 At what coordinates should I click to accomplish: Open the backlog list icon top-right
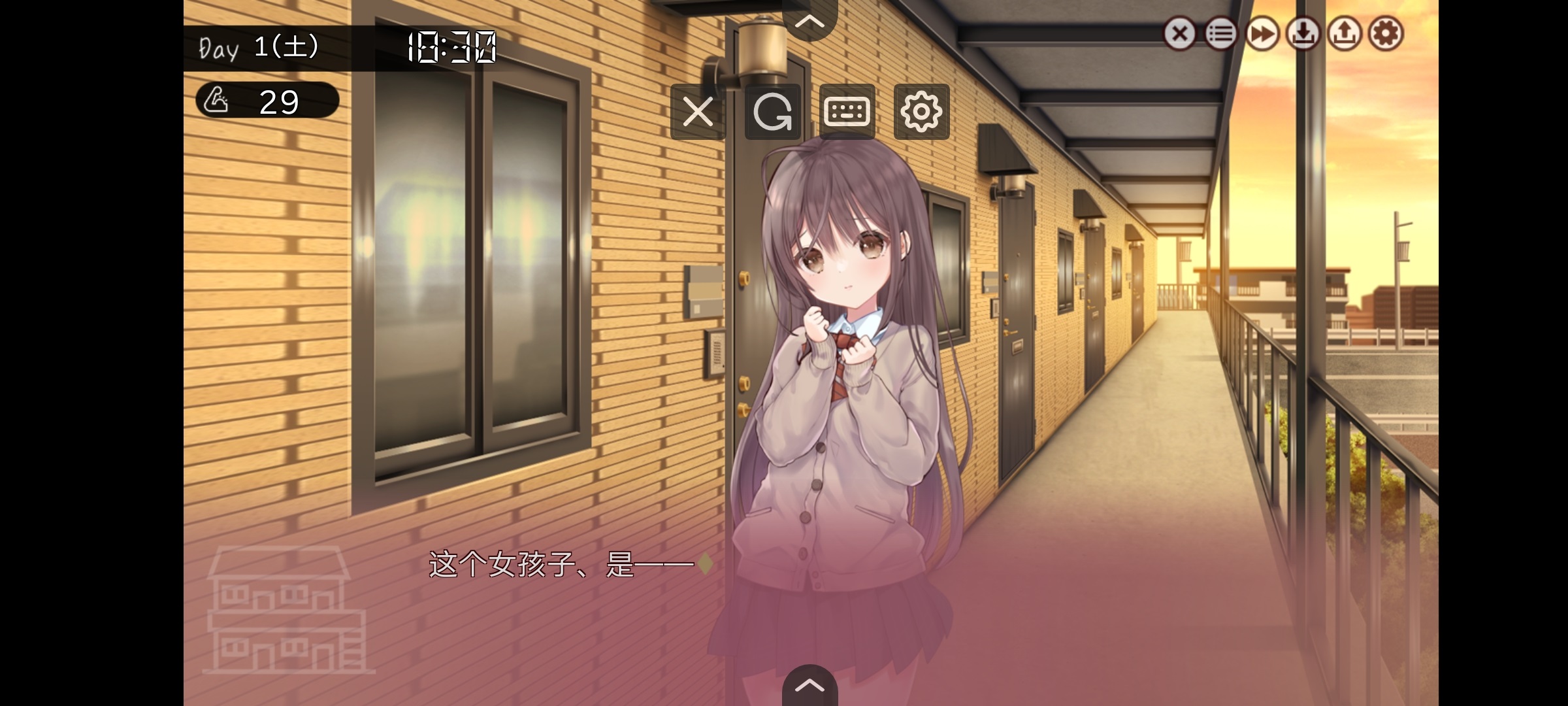[x=1220, y=33]
